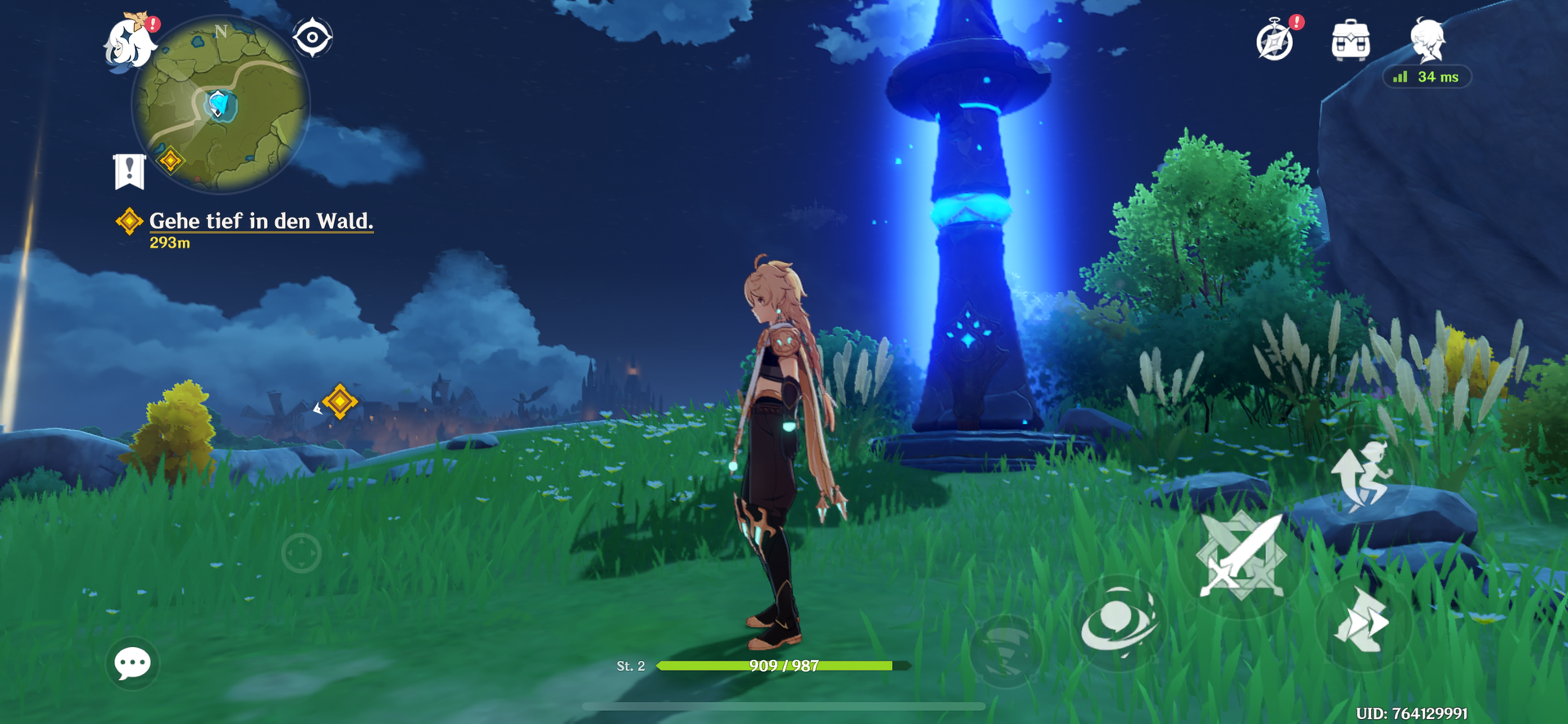Viewport: 1568px width, 724px height.
Task: Tap the sprint dash button
Action: tap(1361, 623)
